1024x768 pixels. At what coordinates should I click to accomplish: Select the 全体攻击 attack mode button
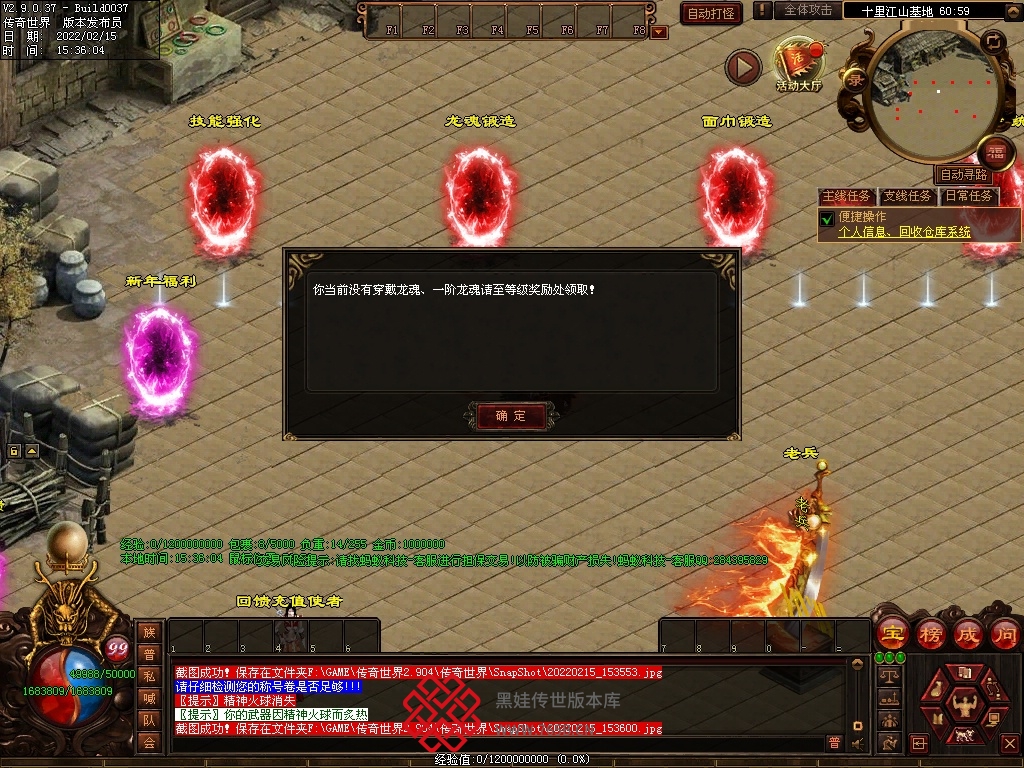tap(807, 10)
